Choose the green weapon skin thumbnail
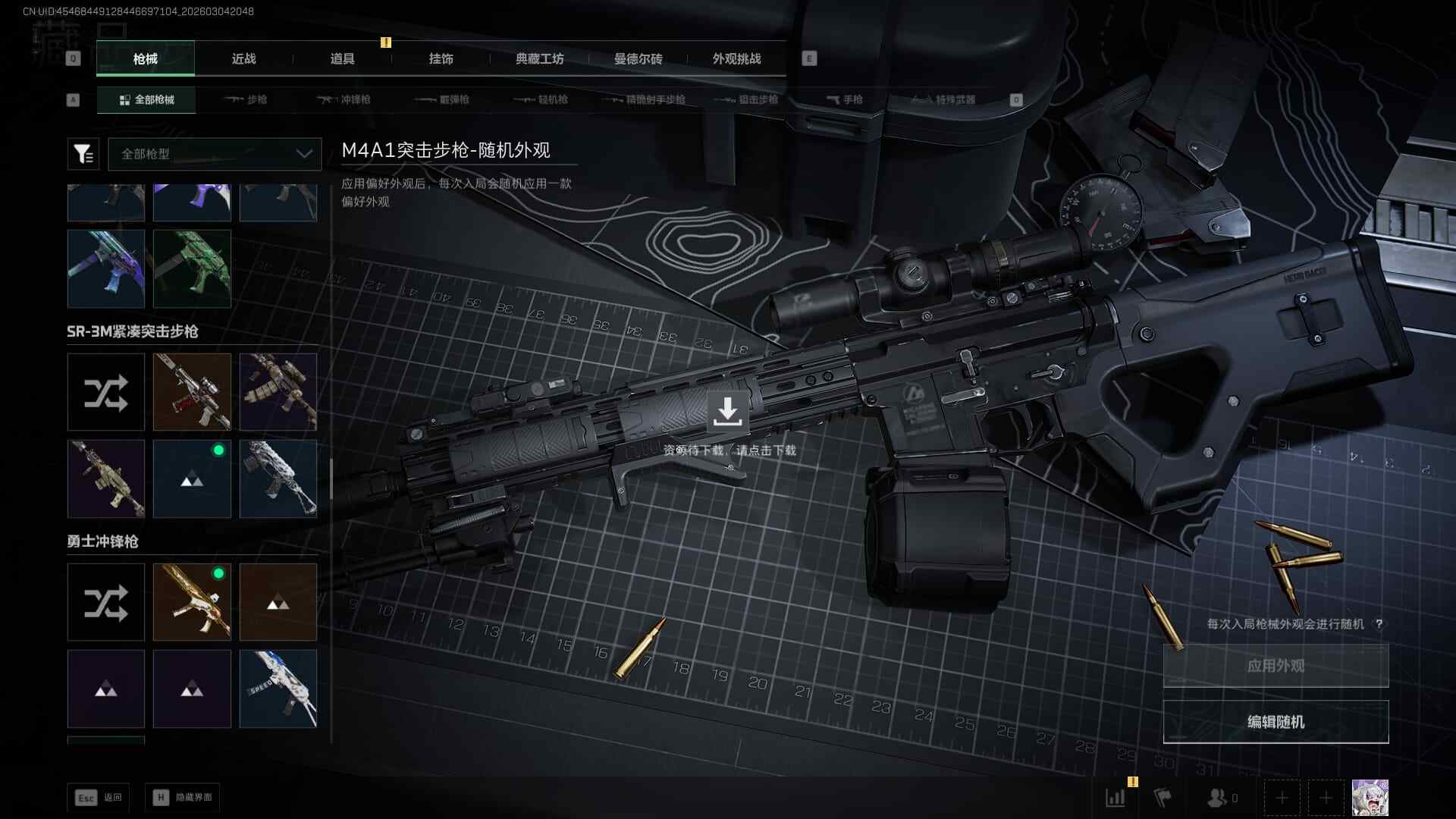This screenshot has width=1456, height=819. pos(192,269)
